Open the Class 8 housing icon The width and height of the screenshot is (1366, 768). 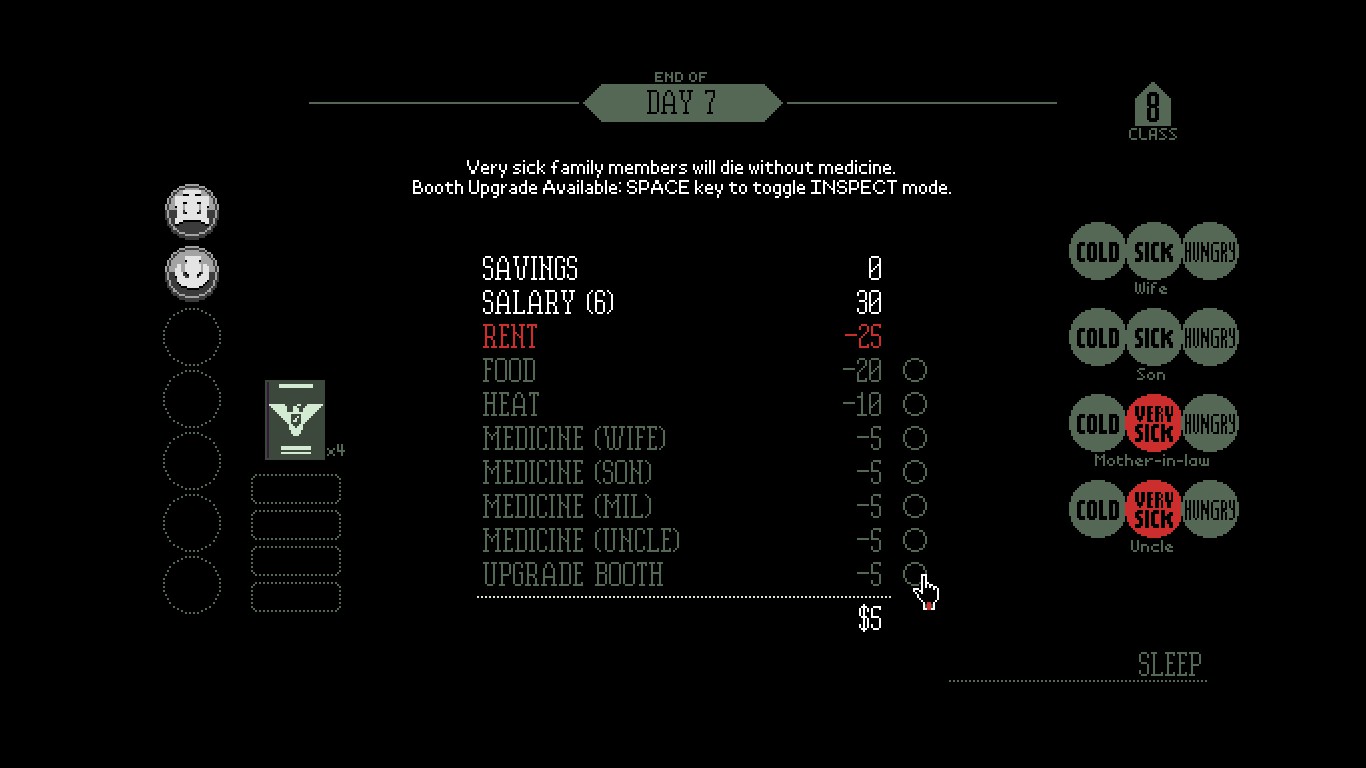tap(1152, 108)
